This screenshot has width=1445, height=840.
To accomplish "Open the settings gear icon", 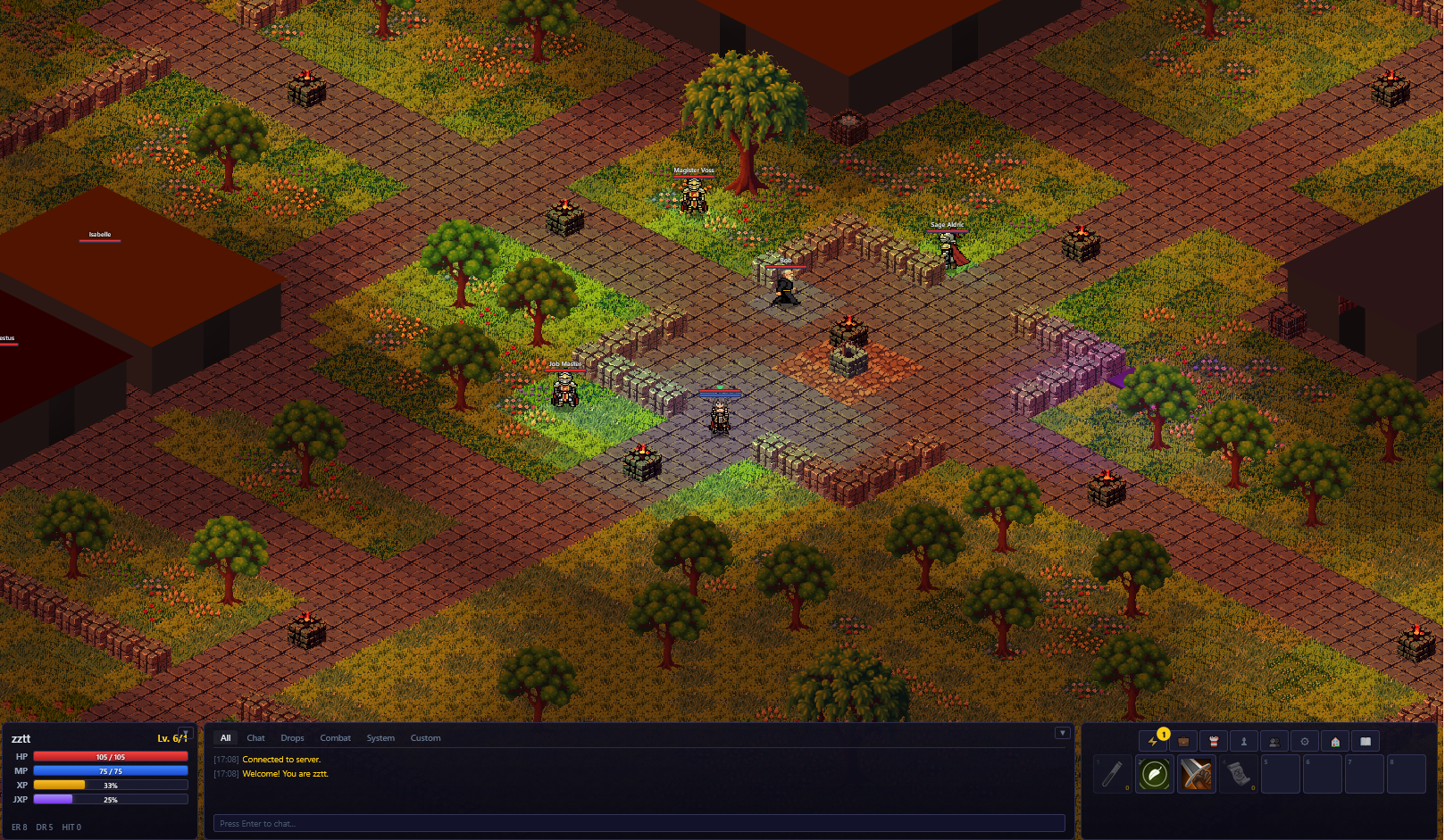I will tap(1303, 741).
